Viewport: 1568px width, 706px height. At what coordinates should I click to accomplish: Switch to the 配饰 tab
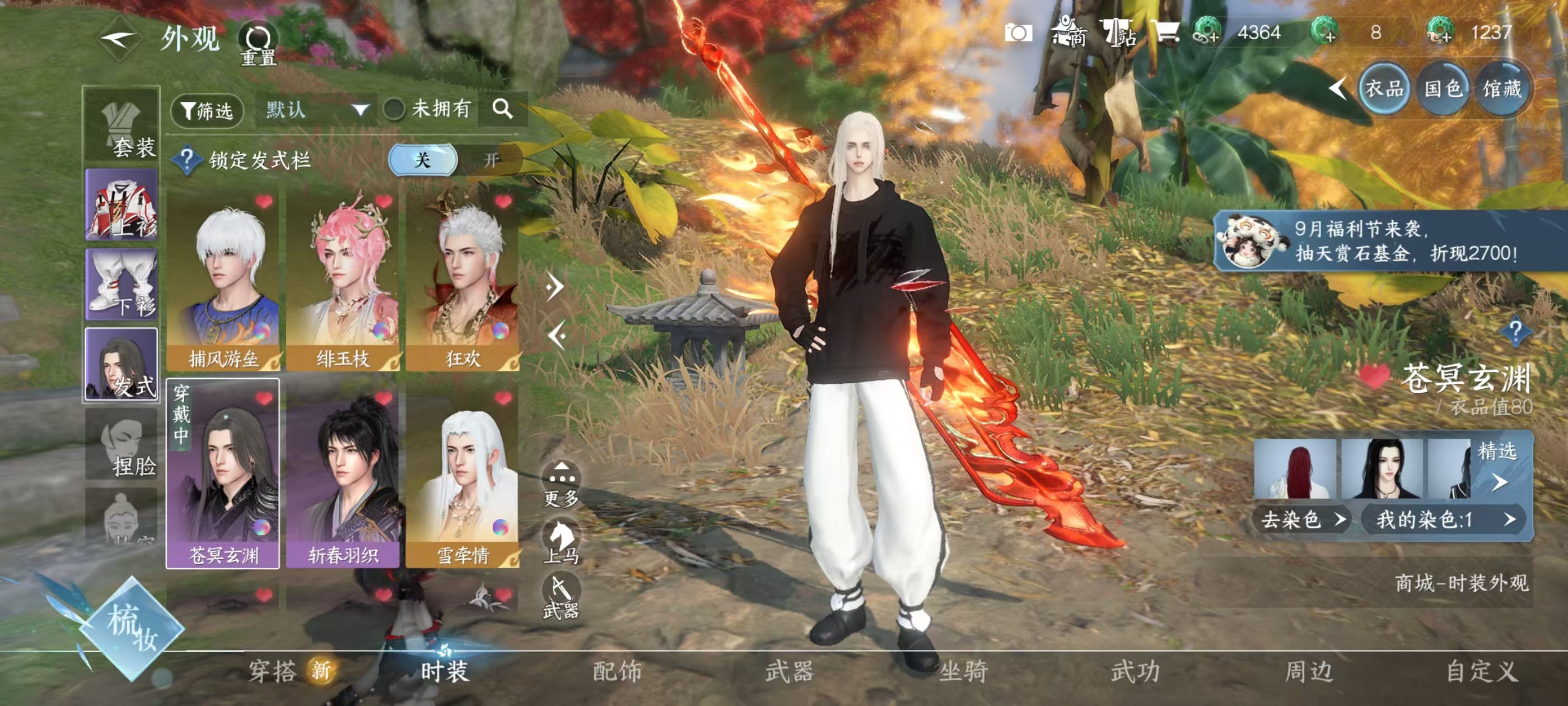(617, 671)
